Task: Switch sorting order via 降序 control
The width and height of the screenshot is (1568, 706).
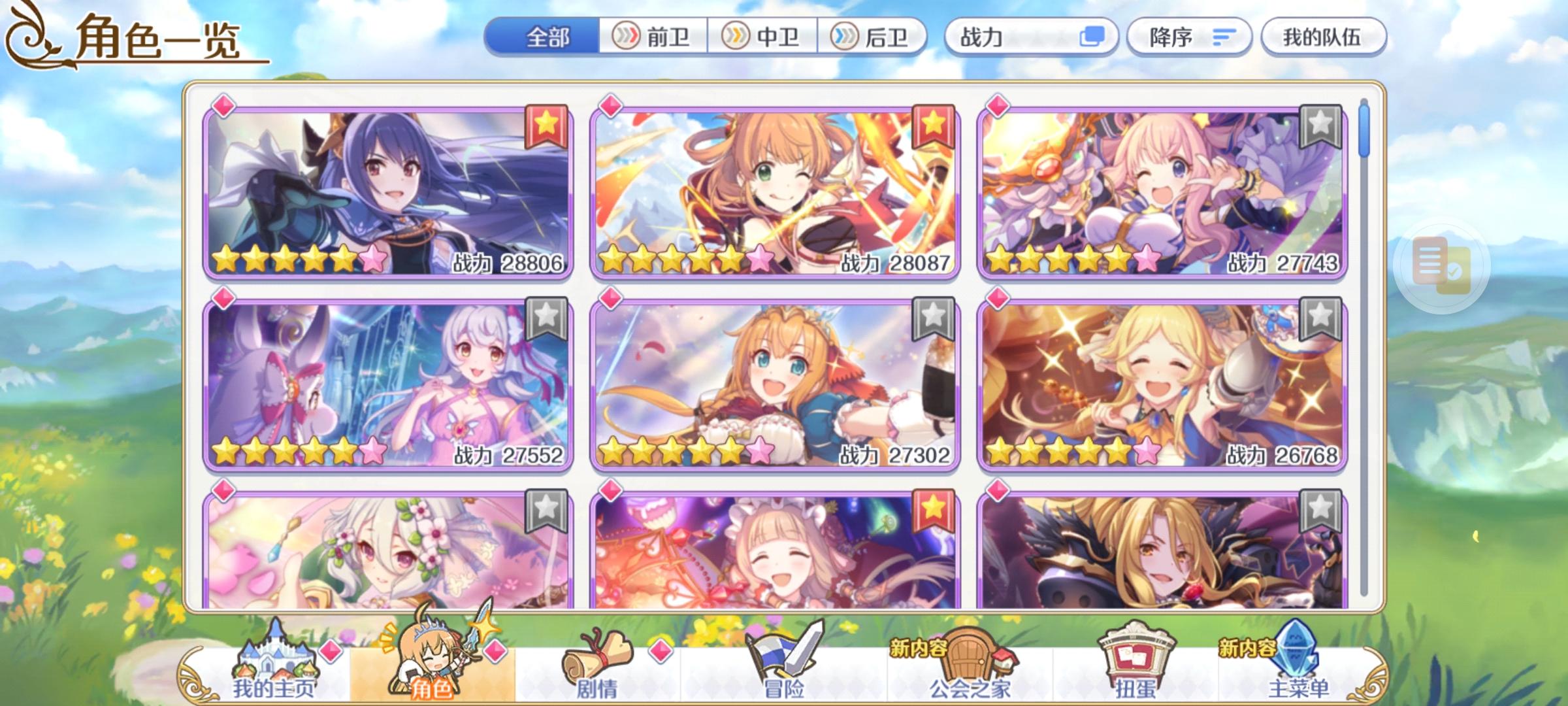Action: pos(1189,37)
